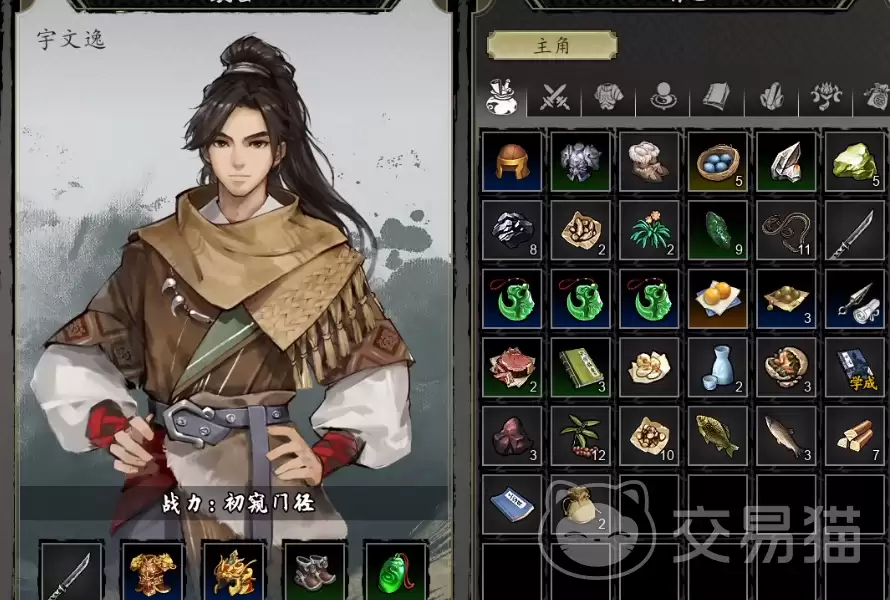Viewport: 890px width, 600px height.
Task: Select the oranges on blue cloth
Action: point(717,298)
